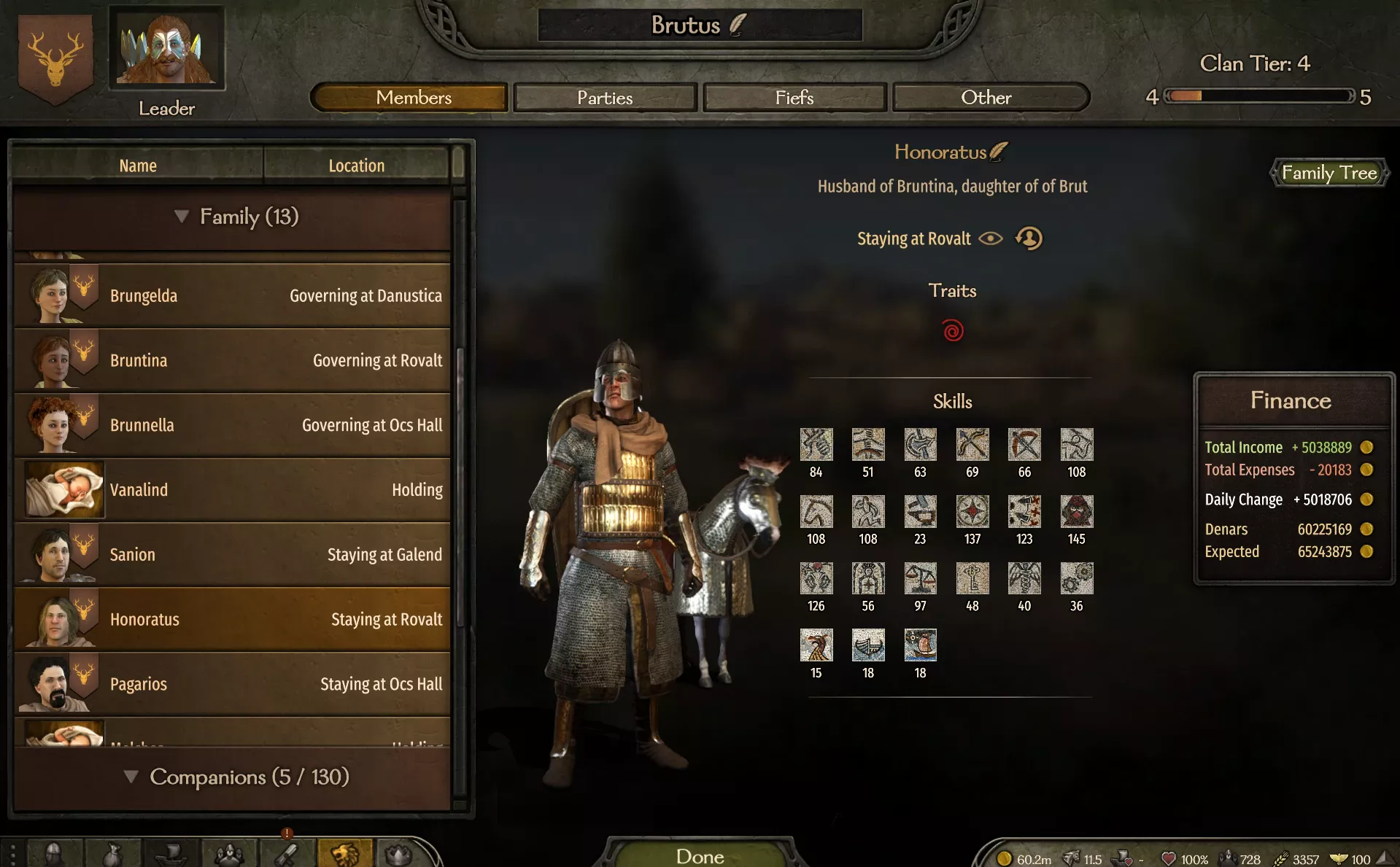The width and height of the screenshot is (1400, 867).
Task: Open the Quests ship icon
Action: click(x=169, y=853)
